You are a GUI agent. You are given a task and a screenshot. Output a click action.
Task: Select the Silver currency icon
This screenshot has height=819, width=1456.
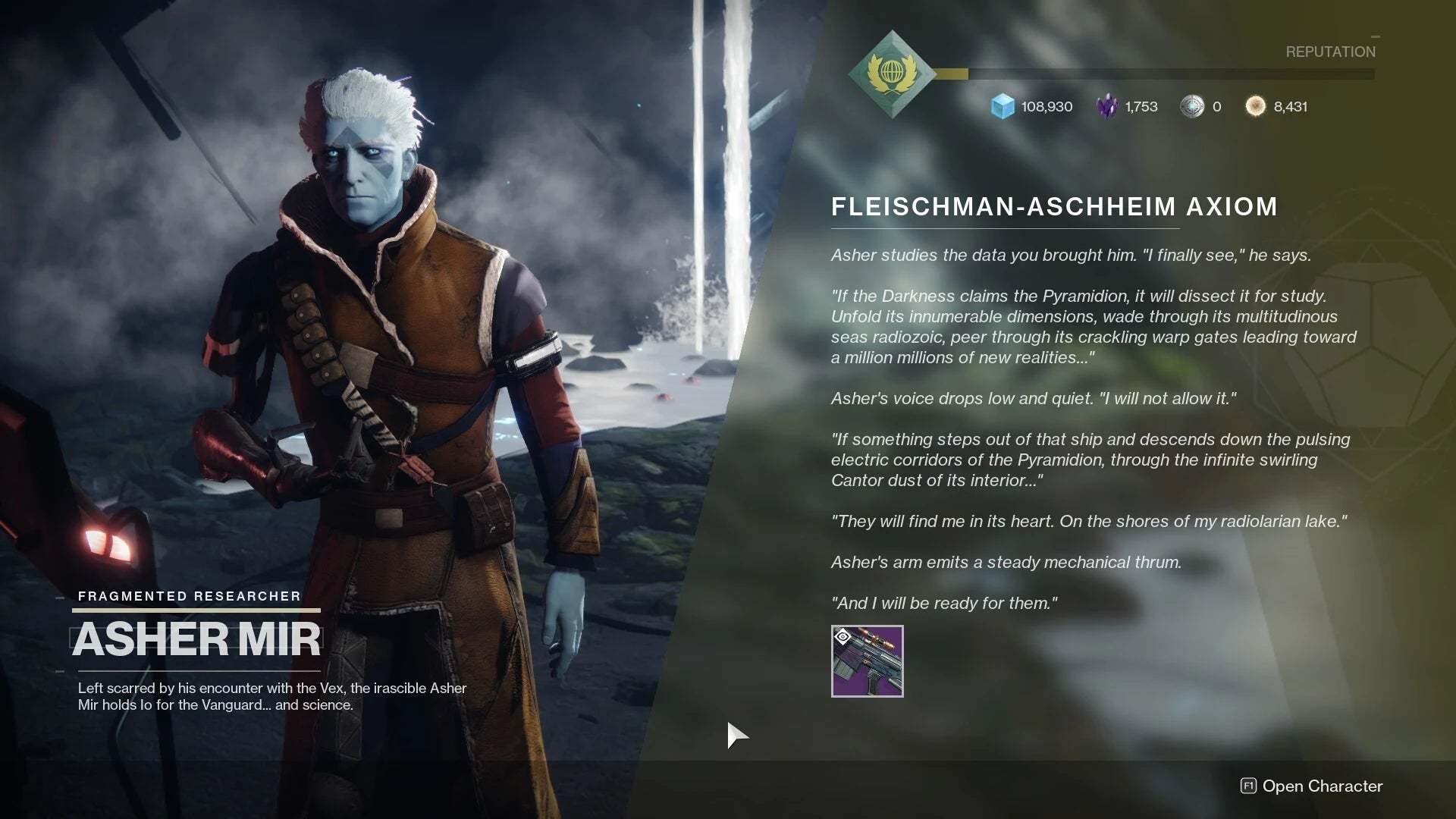click(1193, 106)
